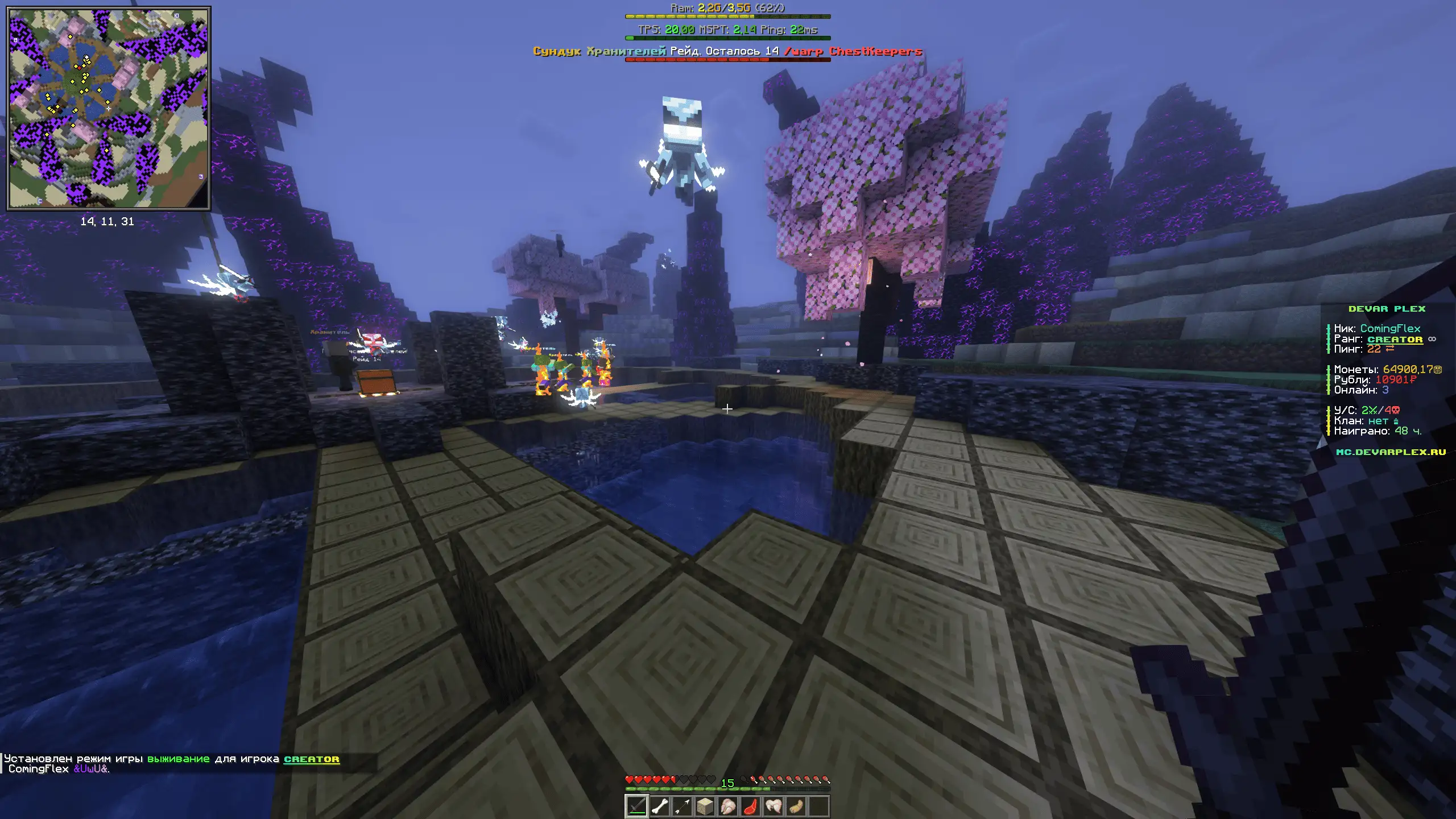Screen dimensions: 1456x819
Task: Pick the raw chicken hotbar slot
Action: pyautogui.click(x=728, y=806)
